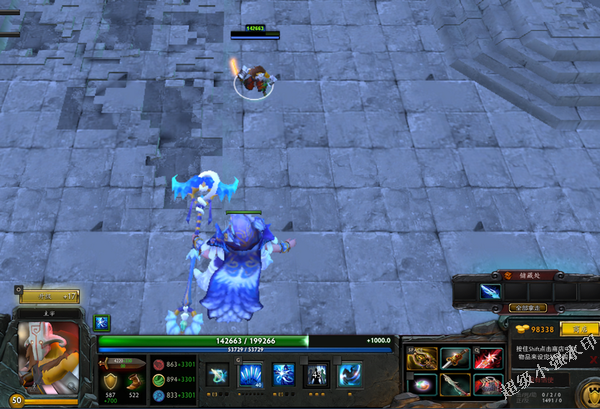
Task: Use the red burst inventory item
Action: pyautogui.click(x=487, y=358)
